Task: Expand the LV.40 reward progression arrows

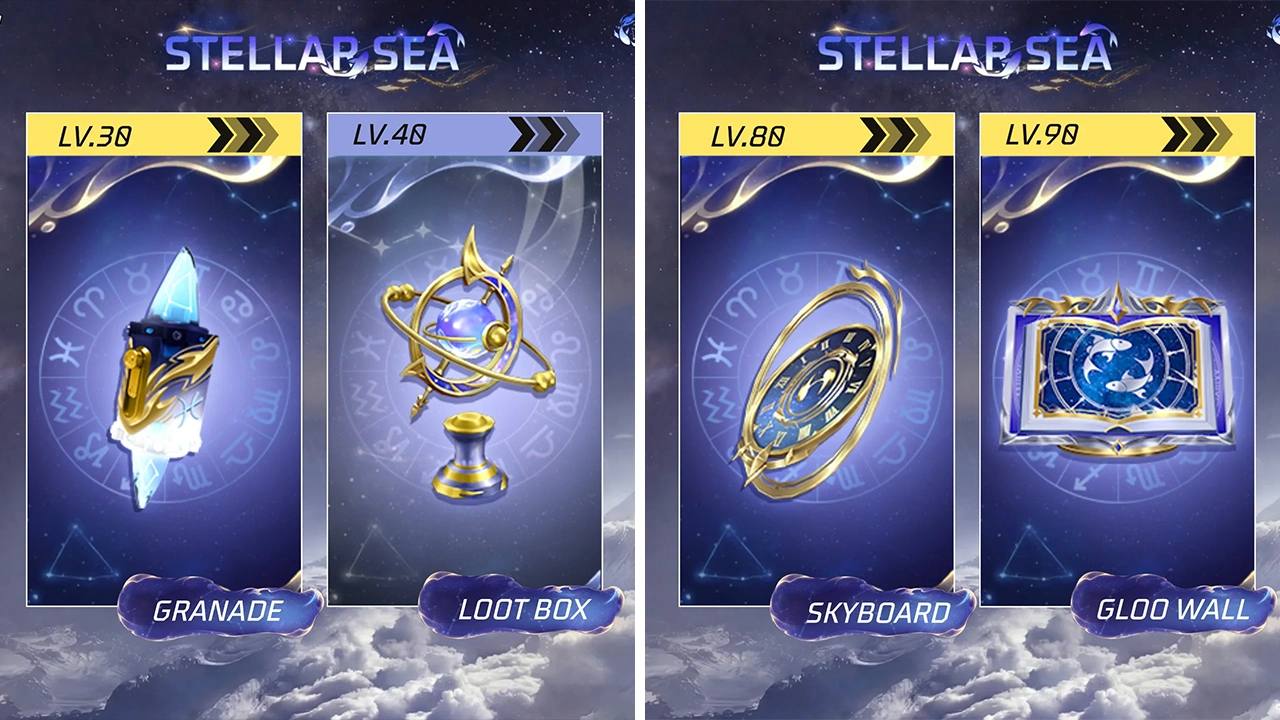Action: coord(546,131)
